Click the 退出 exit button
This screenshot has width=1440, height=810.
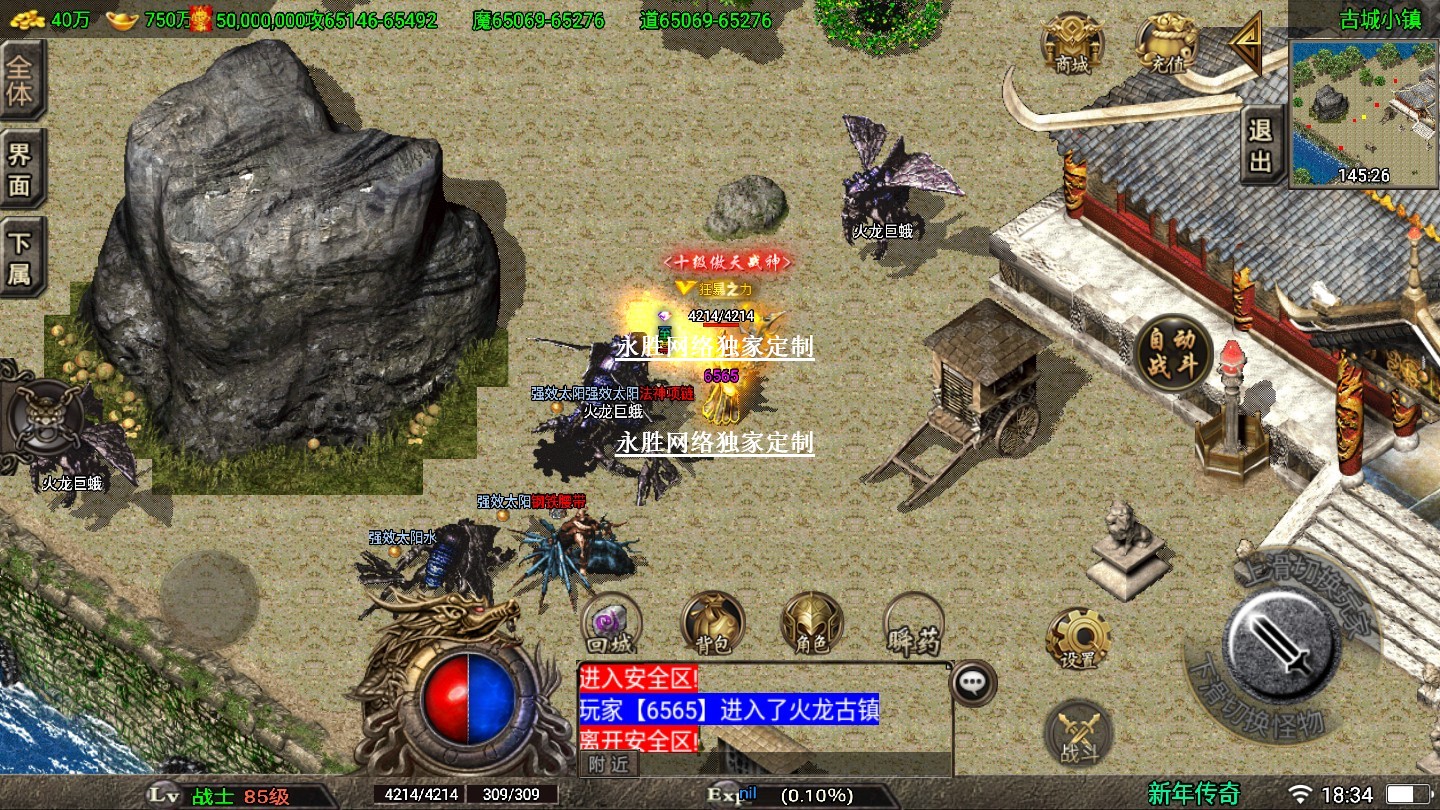coord(1261,146)
